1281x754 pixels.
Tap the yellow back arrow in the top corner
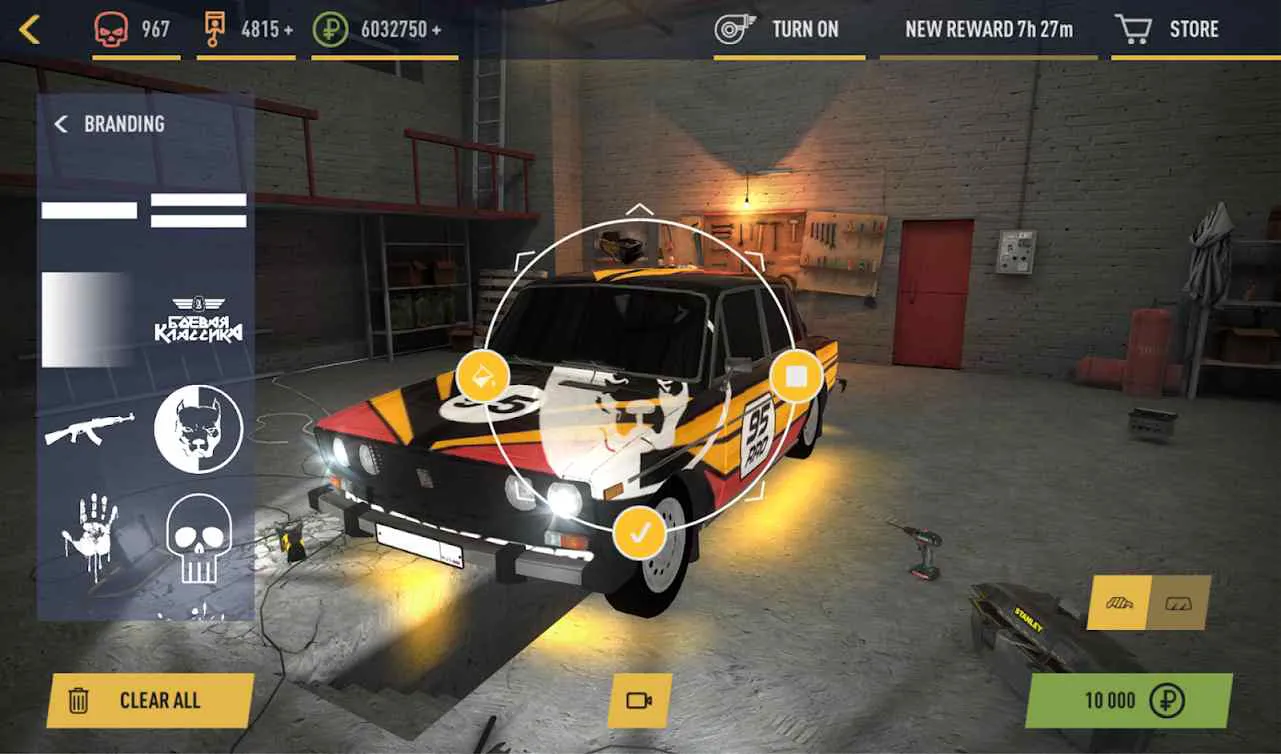pyautogui.click(x=28, y=29)
